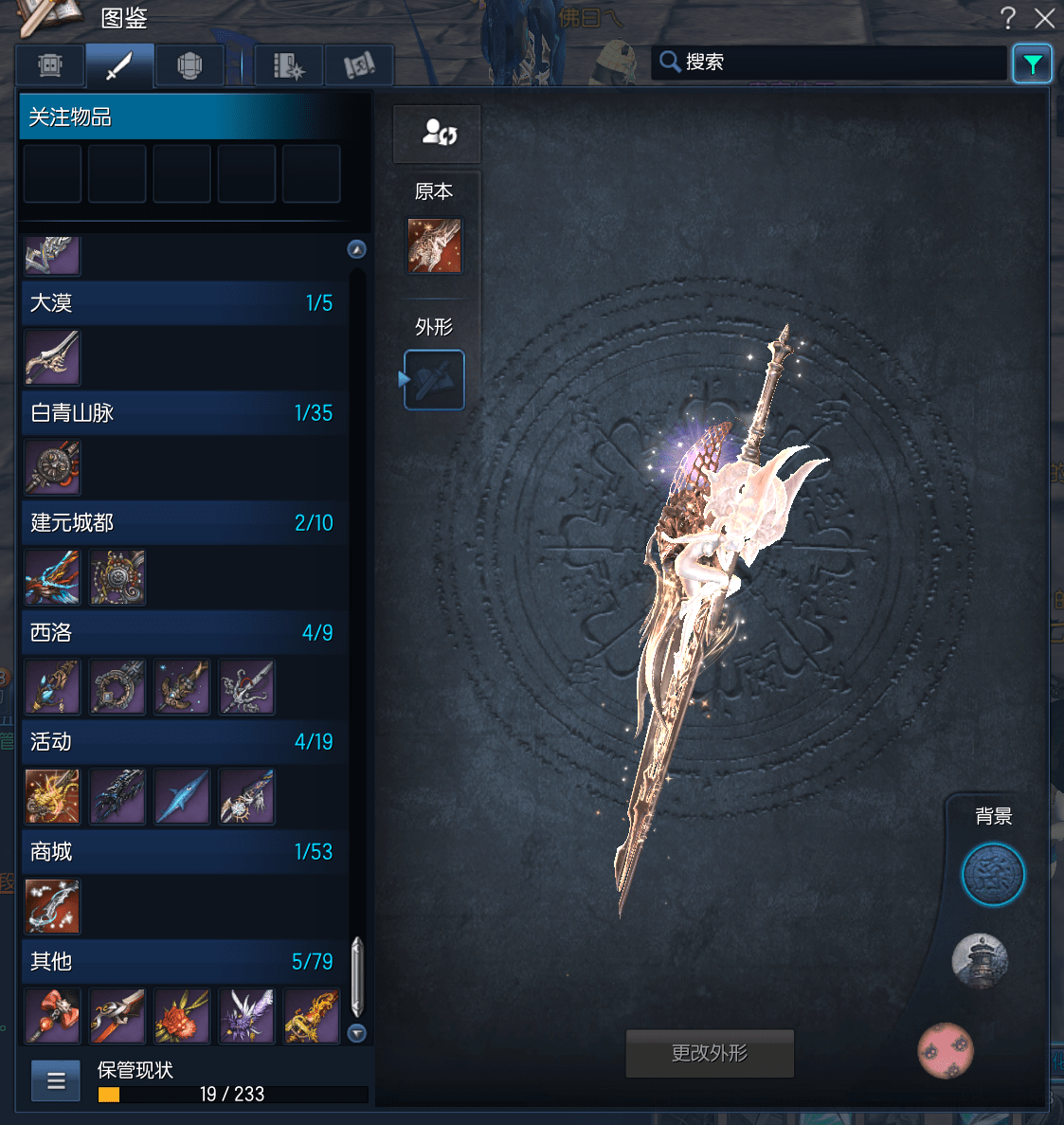Click the 更改外形 button
Screen dimensions: 1064x1125
710,1053
